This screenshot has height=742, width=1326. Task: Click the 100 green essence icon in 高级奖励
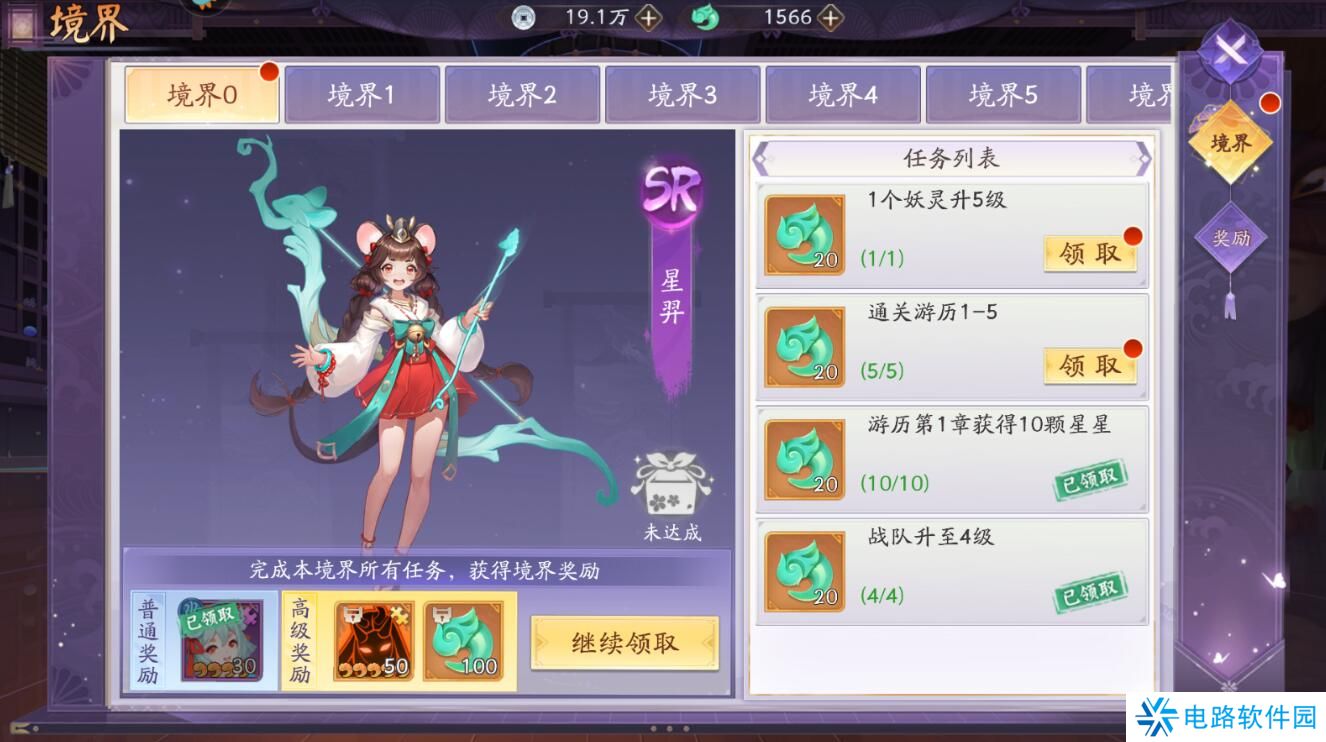(x=462, y=638)
